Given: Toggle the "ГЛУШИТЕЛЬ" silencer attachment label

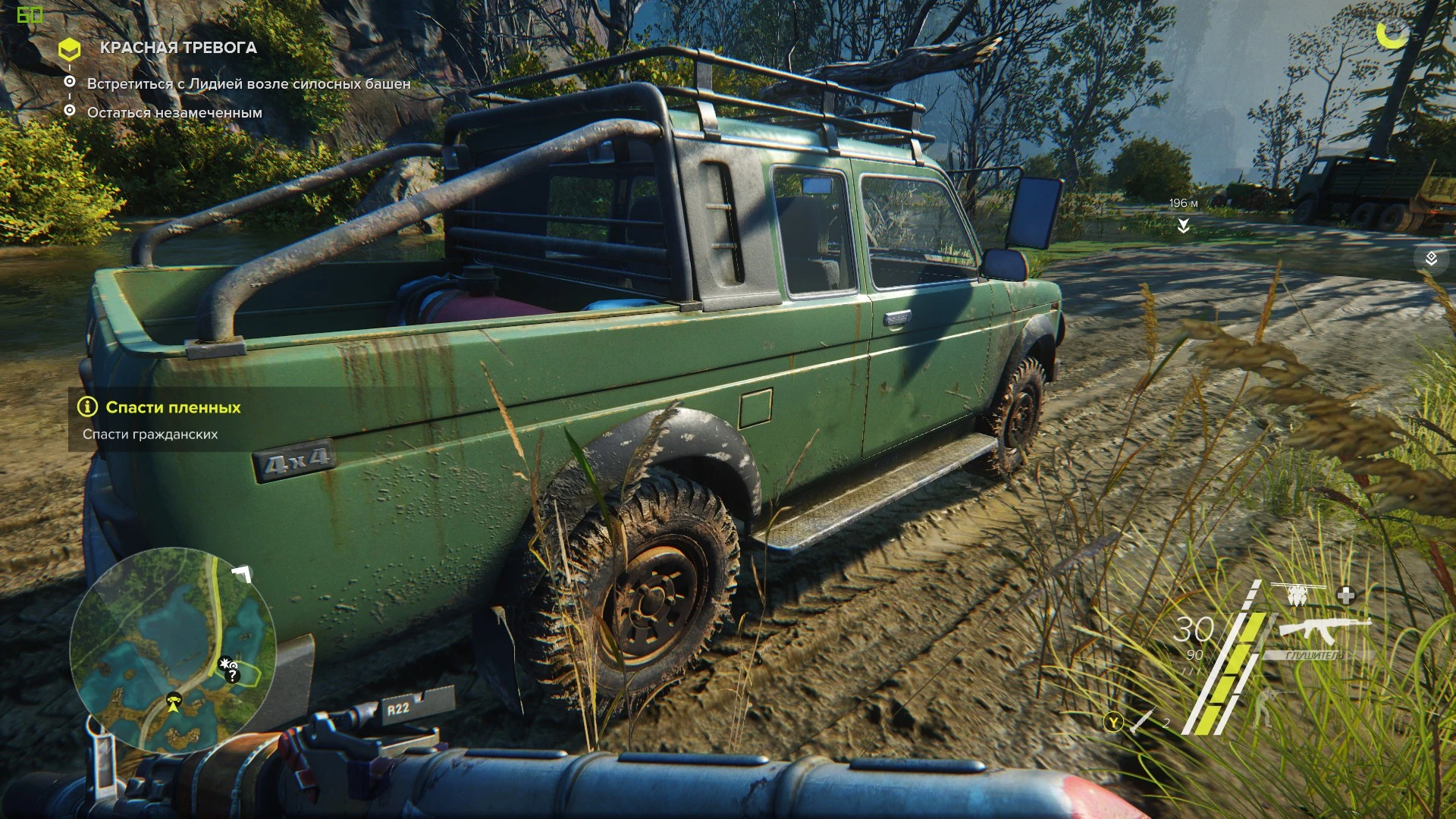Looking at the screenshot, I should (1314, 655).
